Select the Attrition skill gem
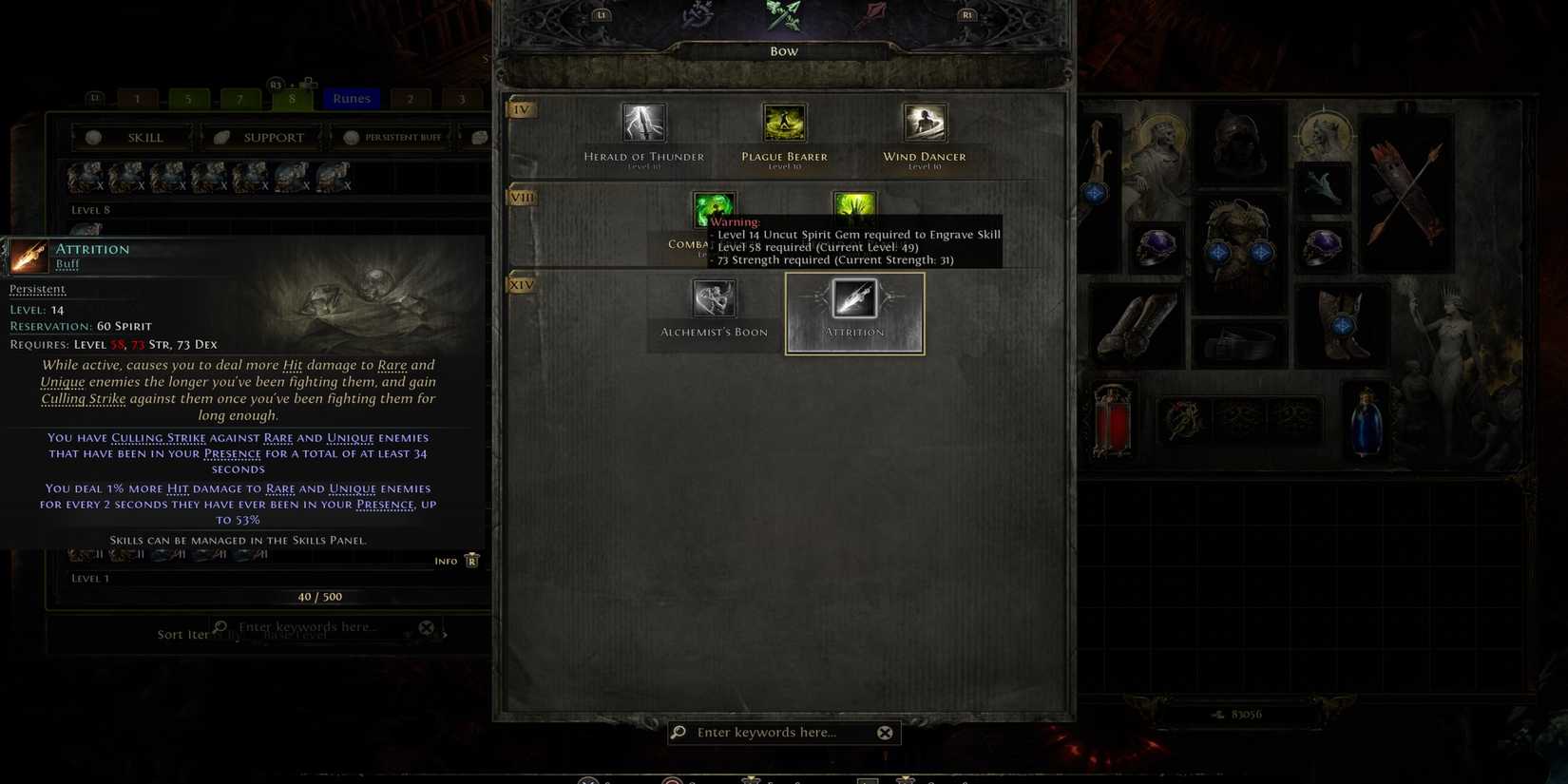1568x784 pixels. 853,298
